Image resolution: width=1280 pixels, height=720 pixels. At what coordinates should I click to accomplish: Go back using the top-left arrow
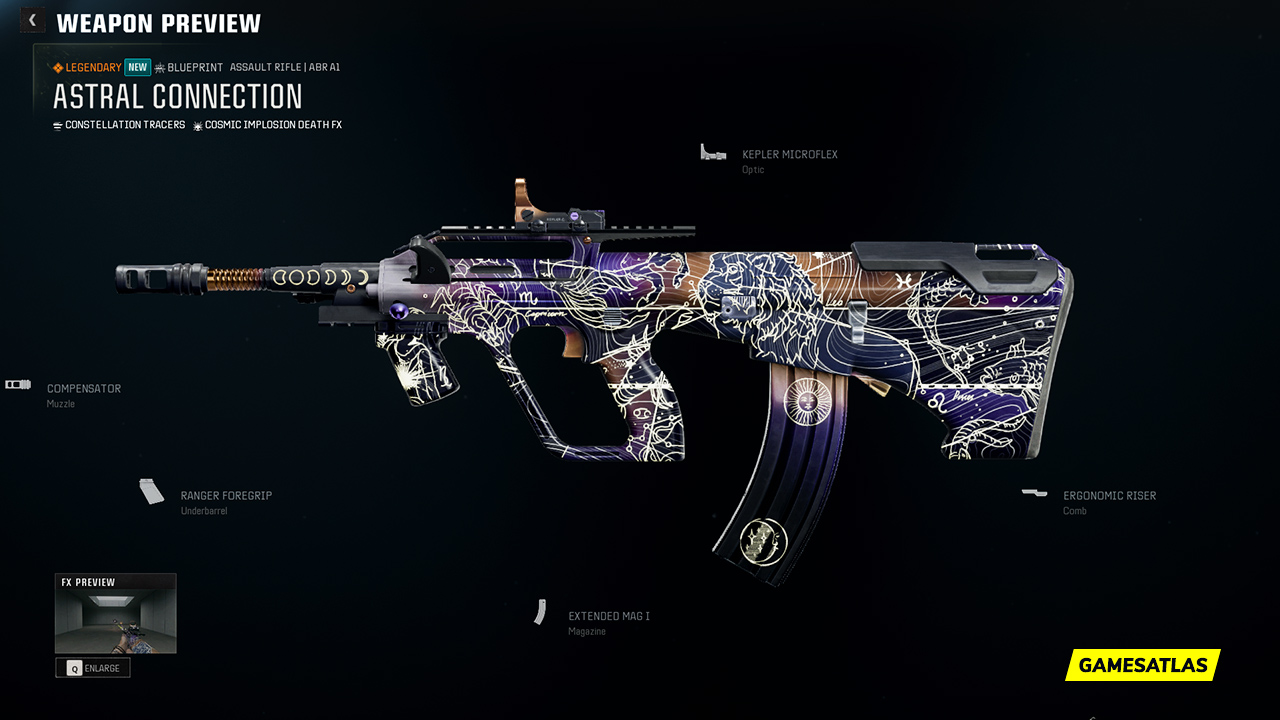pyautogui.click(x=33, y=20)
